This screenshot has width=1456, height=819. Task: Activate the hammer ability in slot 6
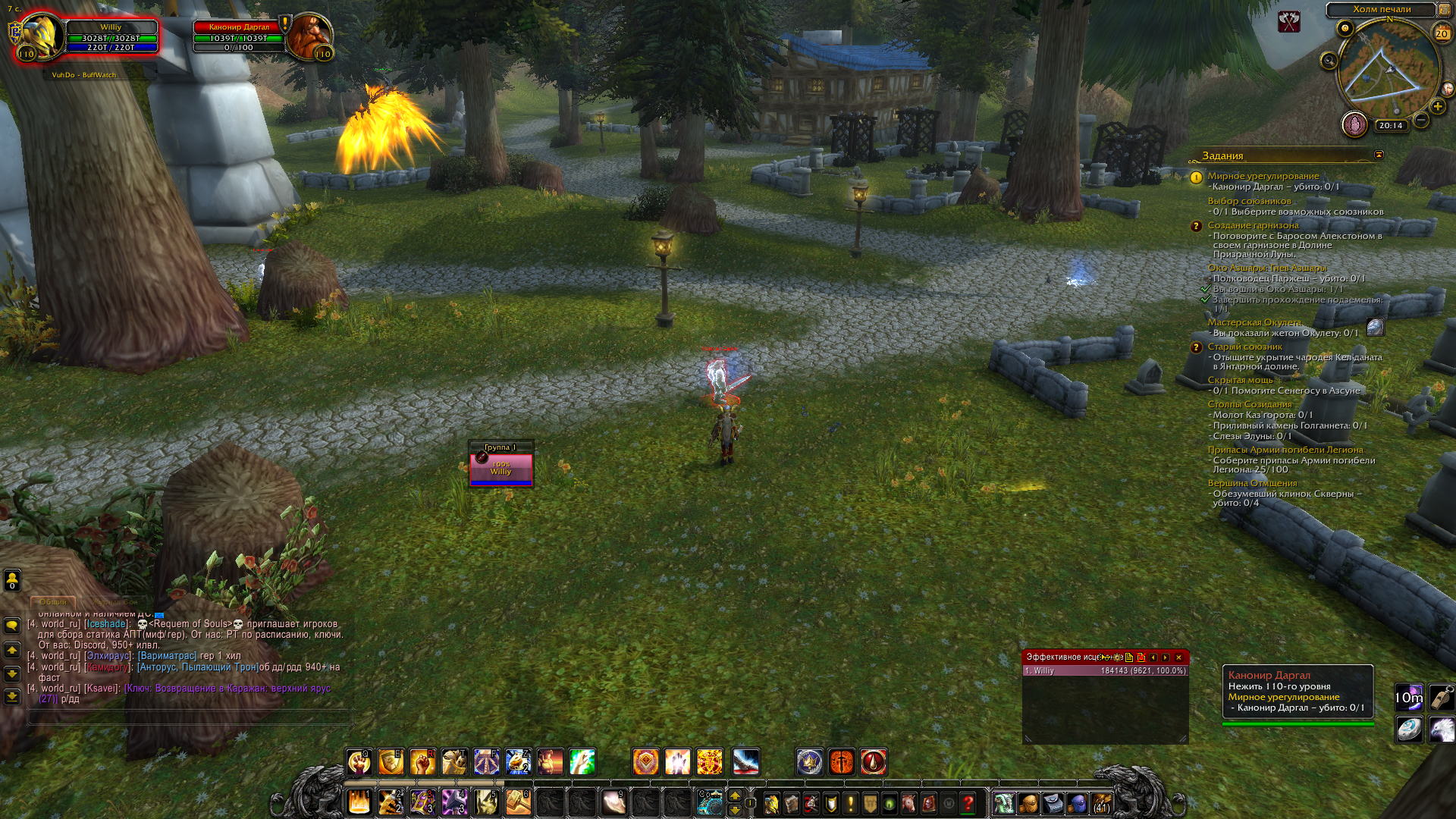[x=518, y=802]
